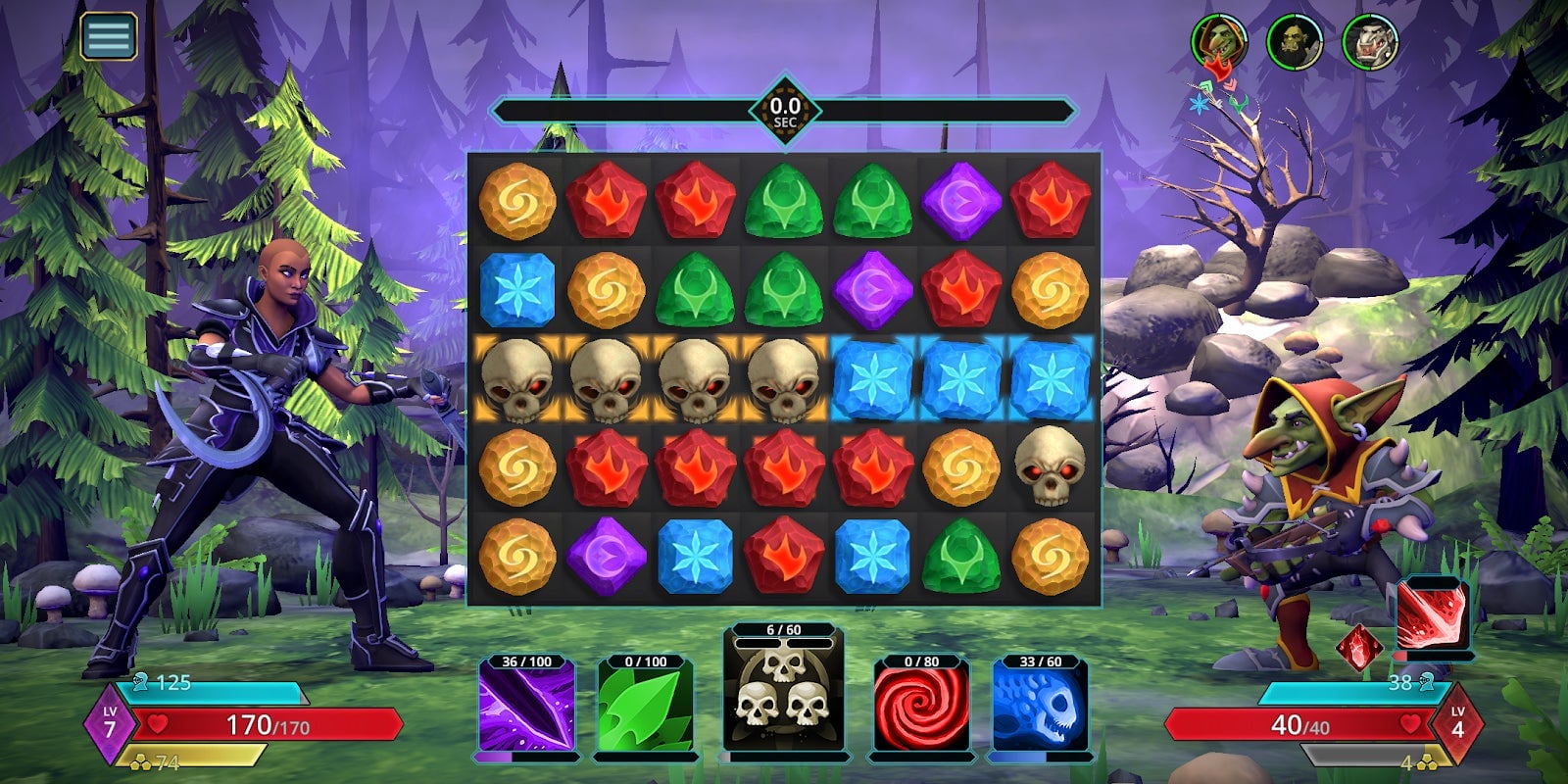Pick the purple gem in the bottom row
Image resolution: width=1568 pixels, height=784 pixels.
[x=605, y=554]
